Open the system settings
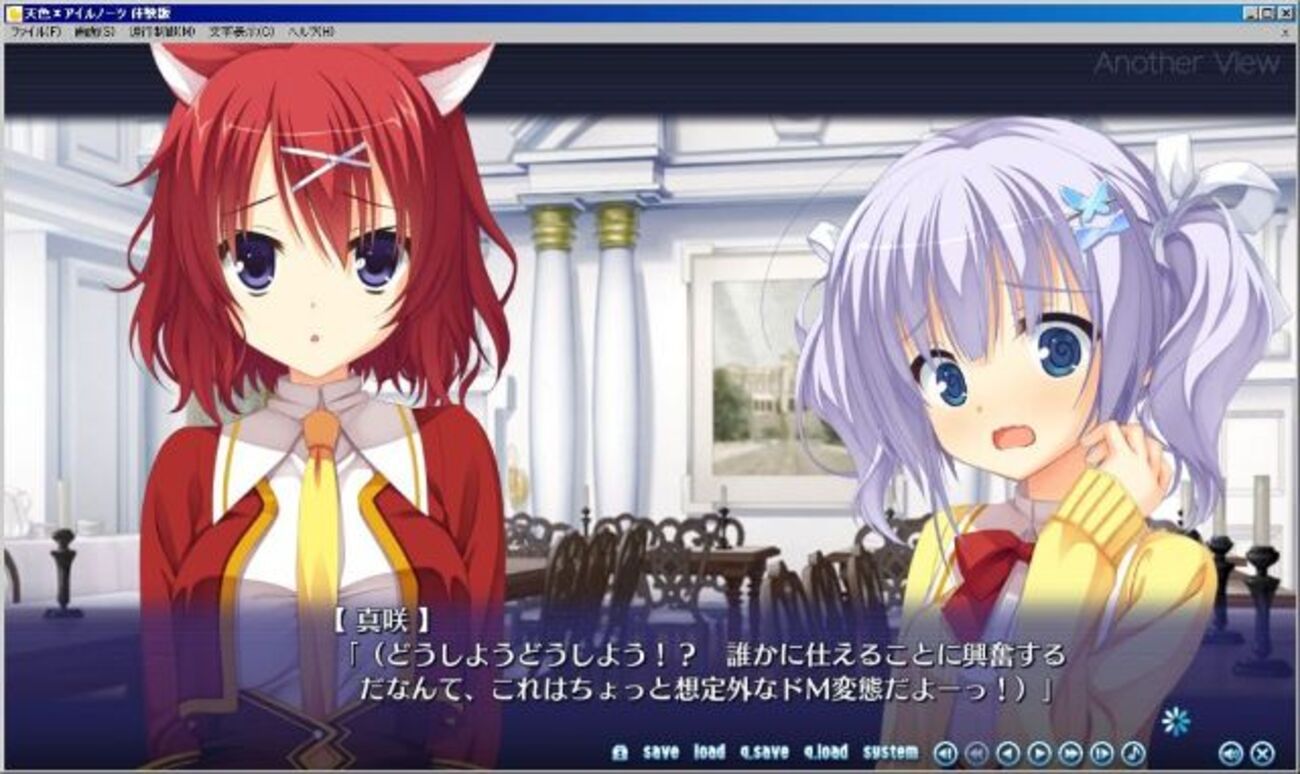The height and width of the screenshot is (774, 1300). tap(890, 752)
